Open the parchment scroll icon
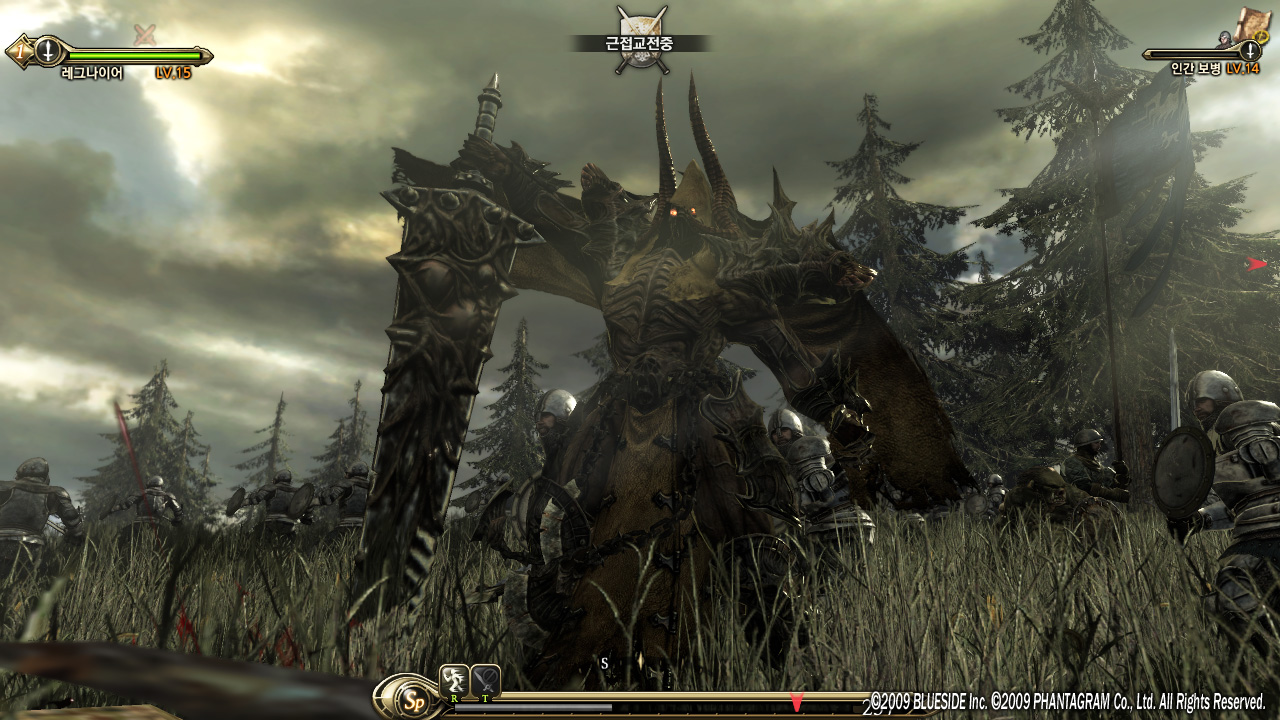Image resolution: width=1280 pixels, height=720 pixels. pos(1251,24)
